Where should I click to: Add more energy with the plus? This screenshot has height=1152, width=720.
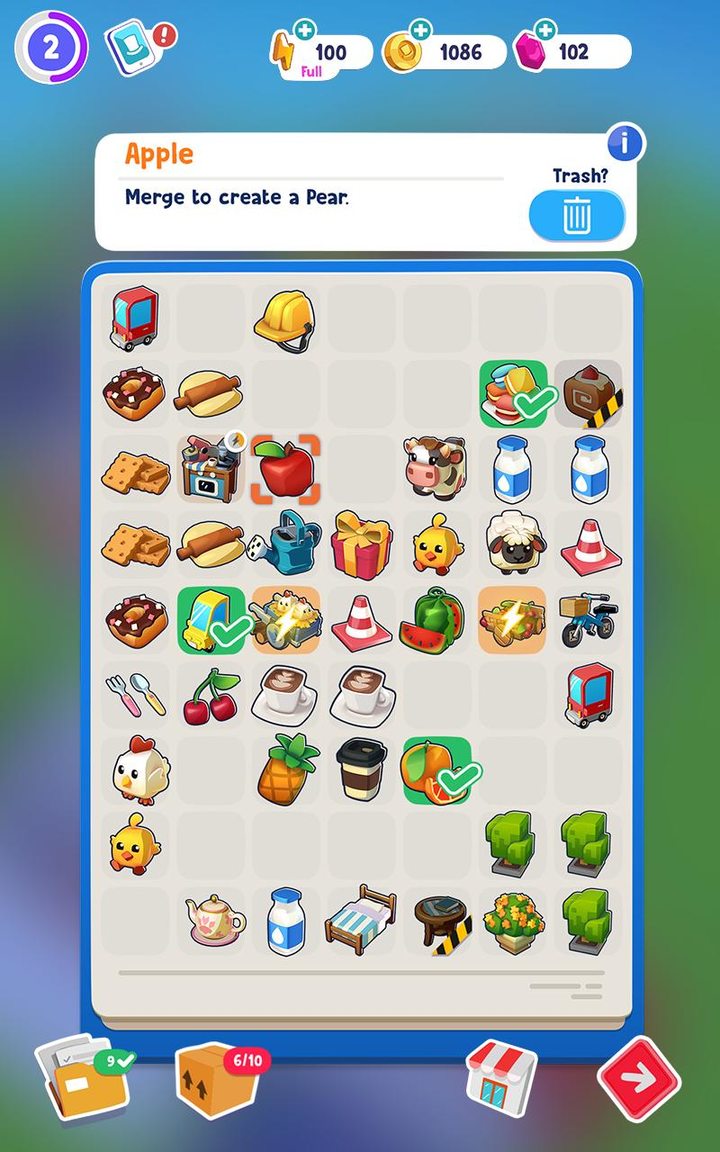[304, 31]
